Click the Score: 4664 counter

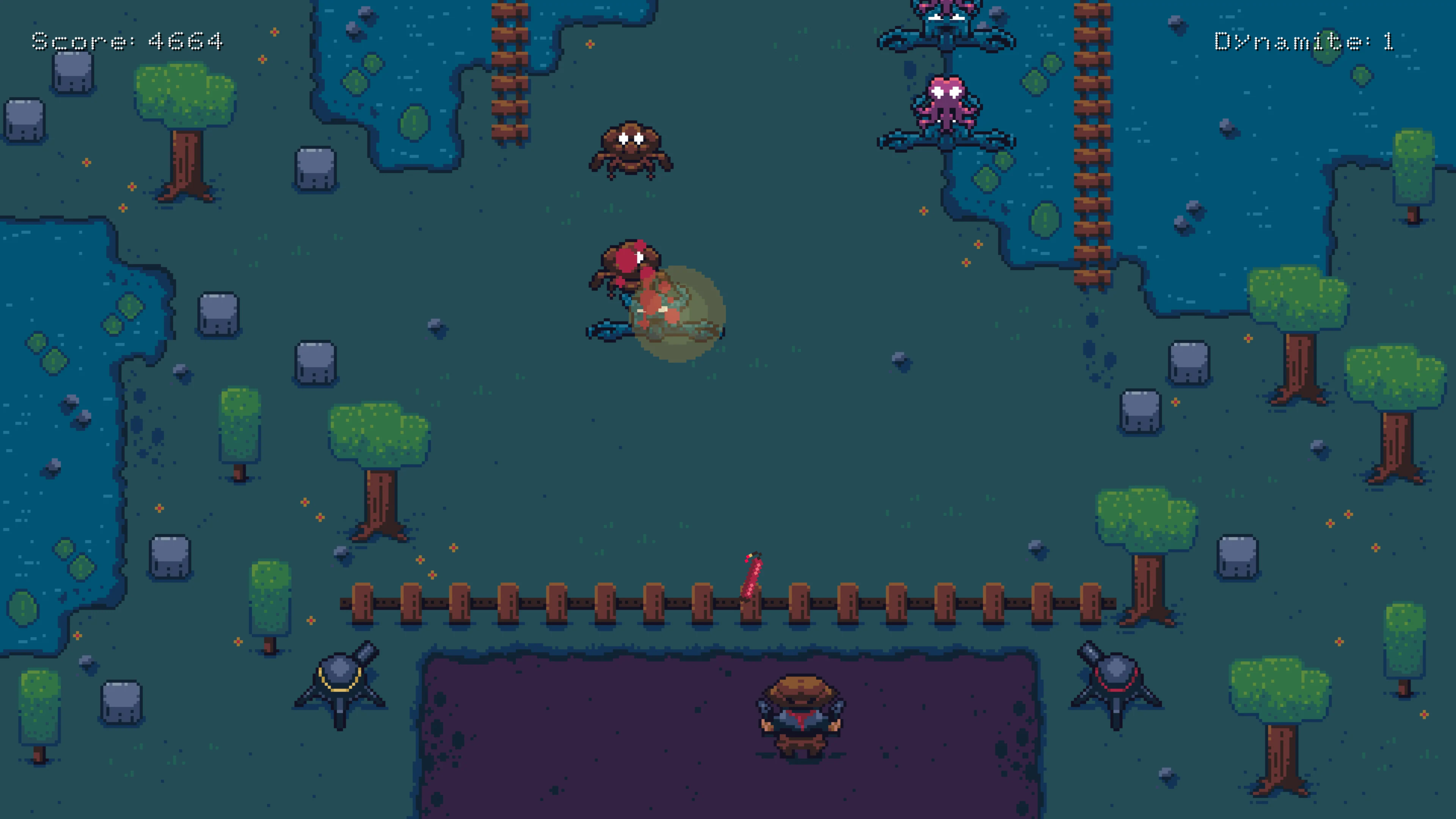127,41
